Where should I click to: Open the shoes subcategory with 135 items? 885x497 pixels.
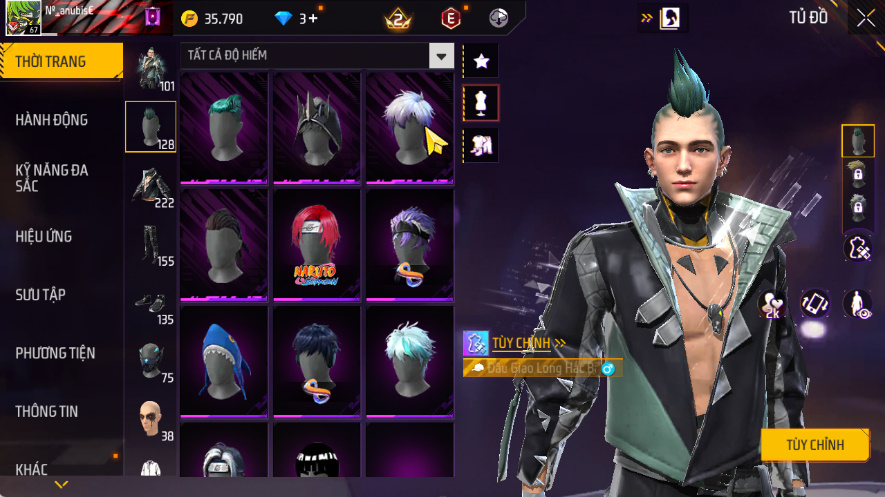(150, 305)
